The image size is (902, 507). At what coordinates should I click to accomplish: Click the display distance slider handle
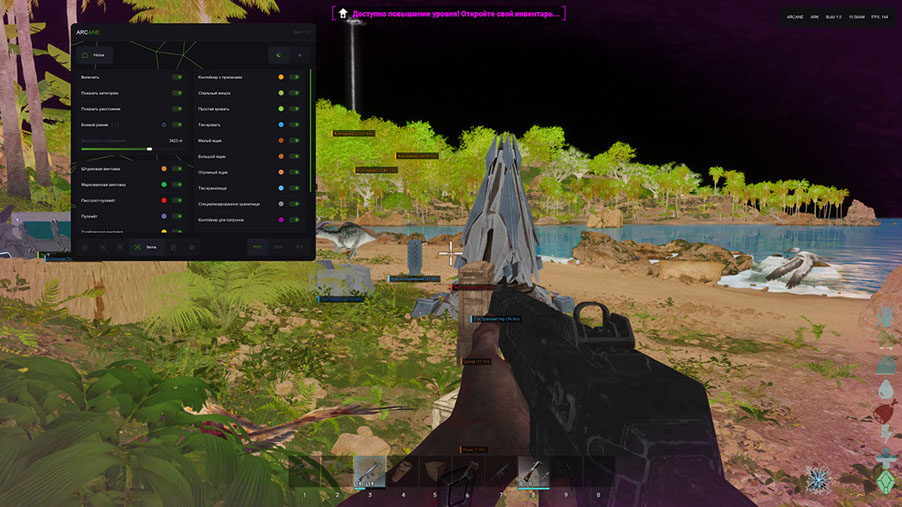click(x=150, y=149)
